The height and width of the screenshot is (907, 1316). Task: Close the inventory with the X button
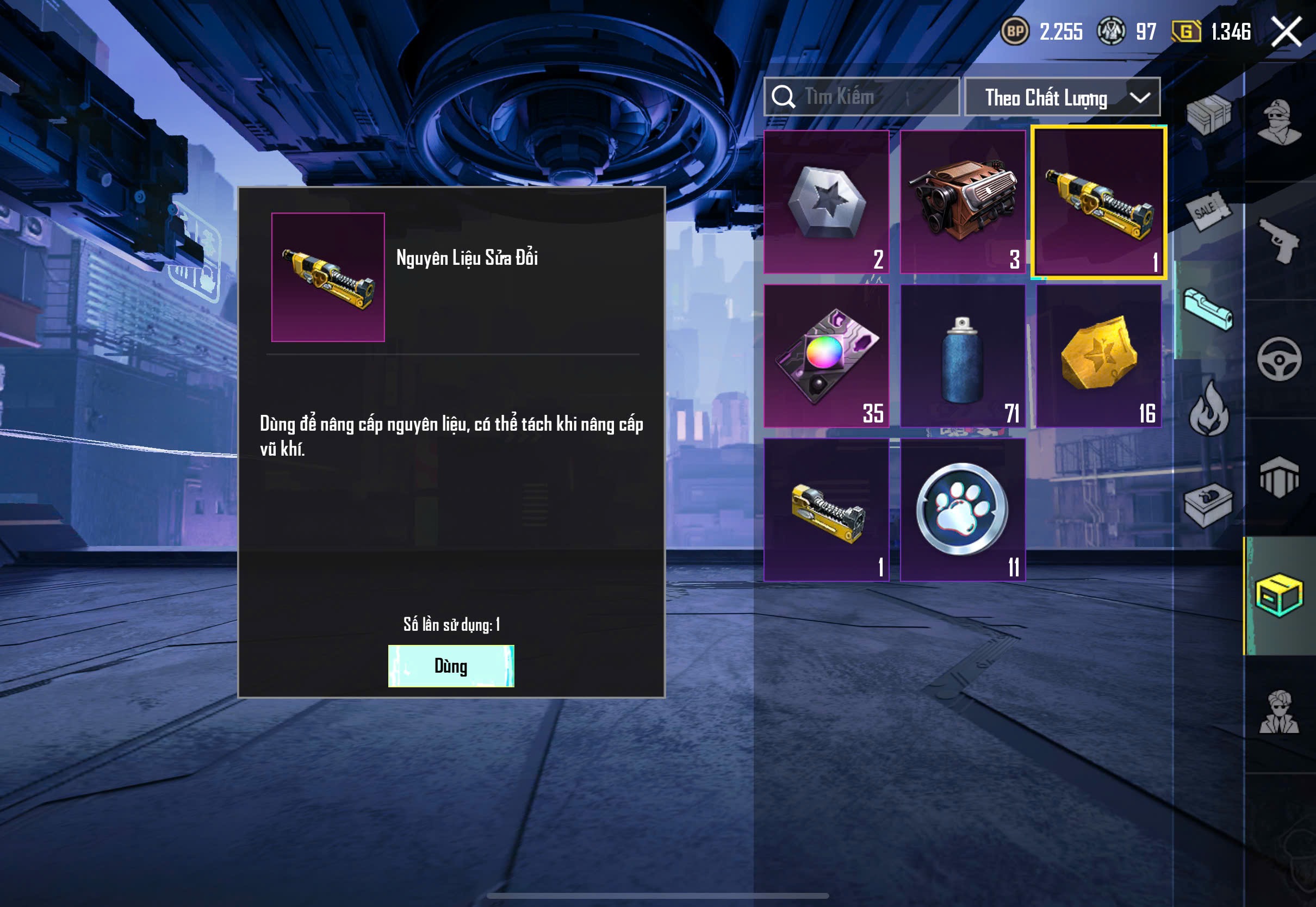click(1286, 31)
